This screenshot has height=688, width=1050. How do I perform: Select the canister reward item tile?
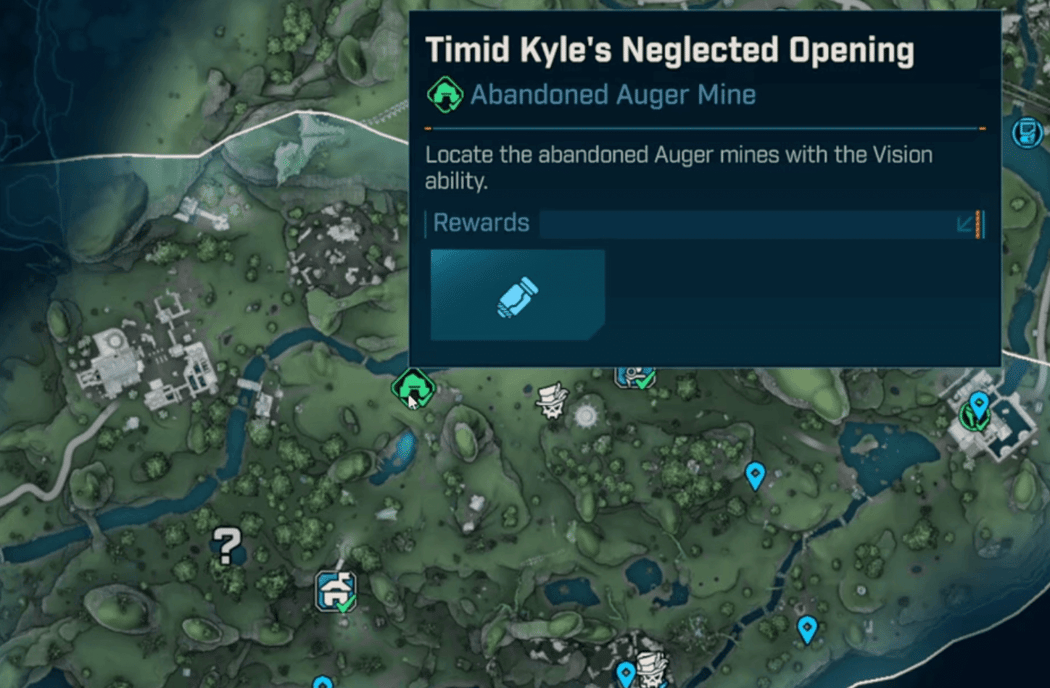(x=518, y=296)
